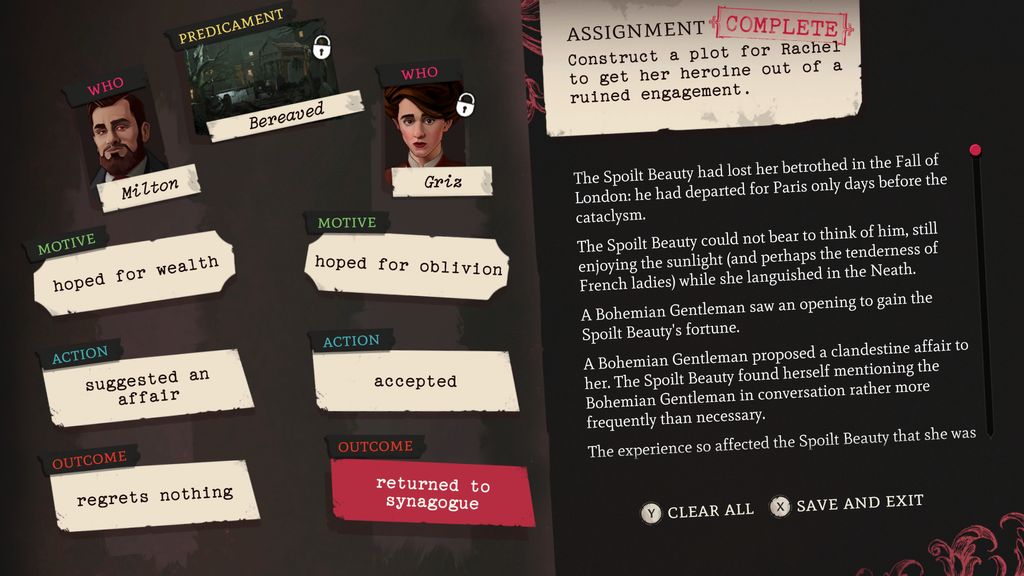
Task: Save and exit the assignment
Action: pyautogui.click(x=847, y=504)
